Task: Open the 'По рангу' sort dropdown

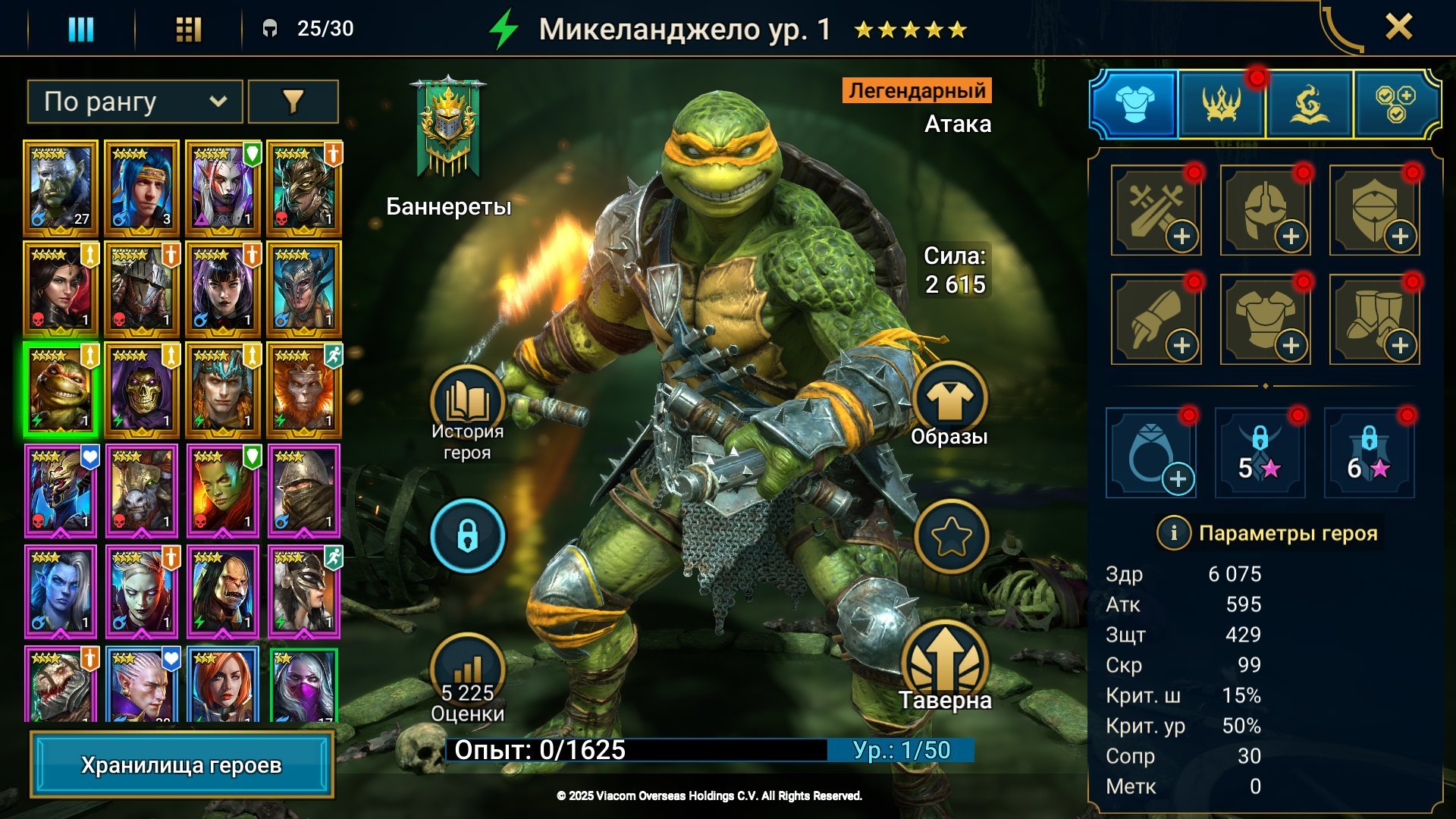Action: 135,102
